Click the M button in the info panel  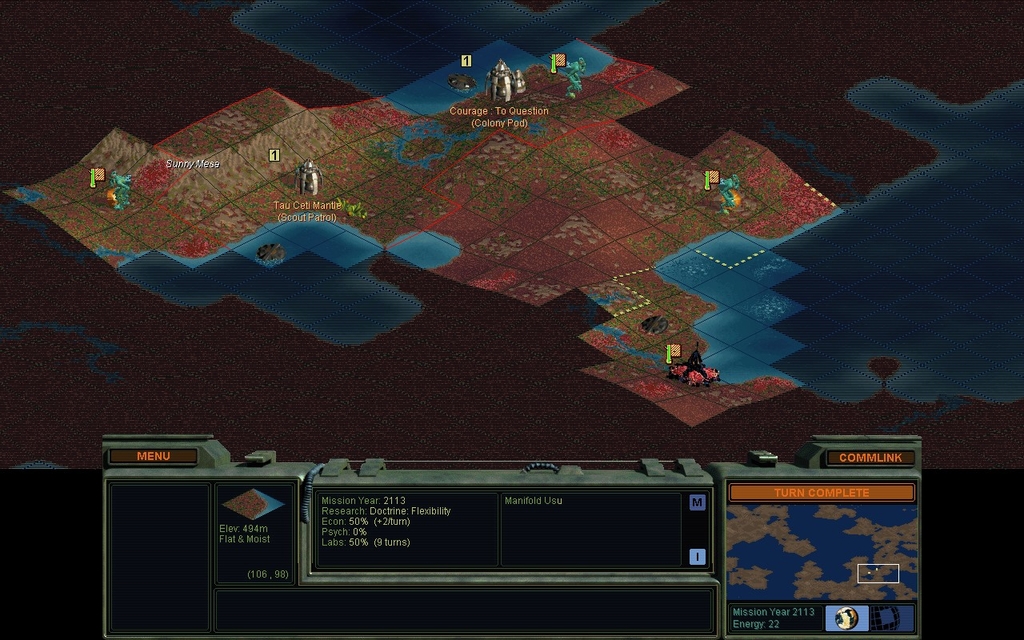(697, 503)
